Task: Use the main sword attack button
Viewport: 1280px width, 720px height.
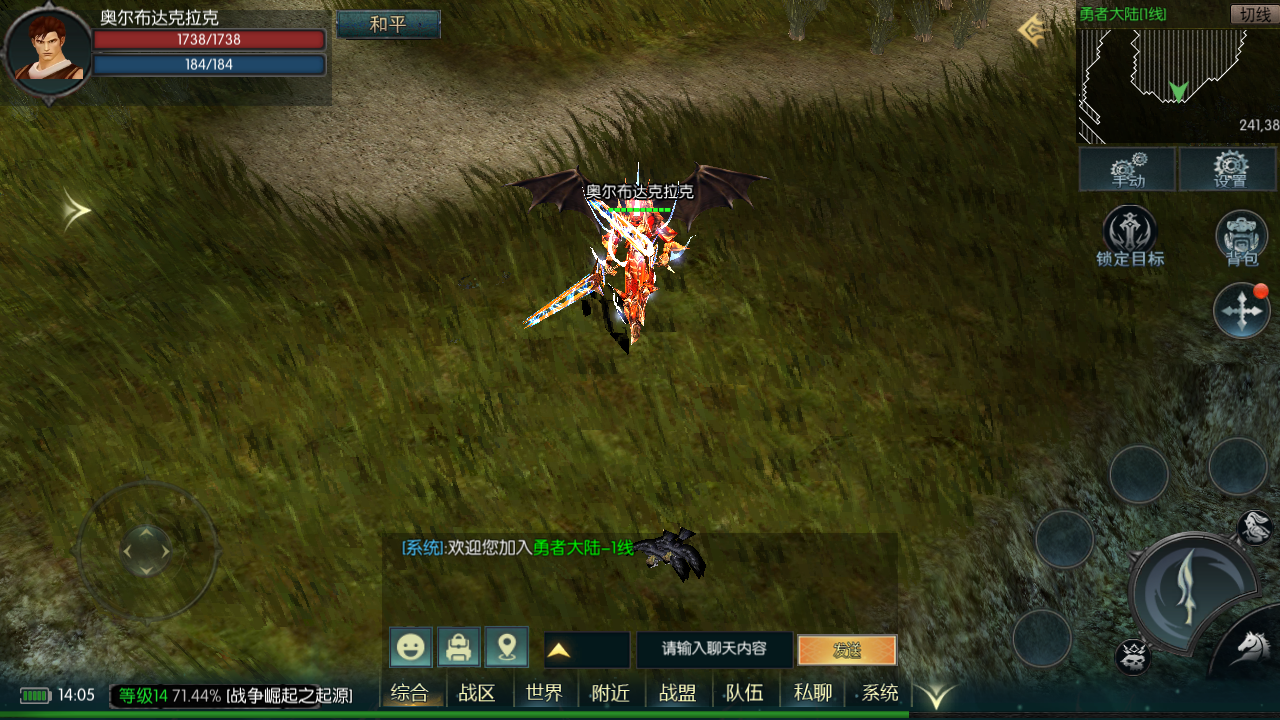Action: [1190, 588]
